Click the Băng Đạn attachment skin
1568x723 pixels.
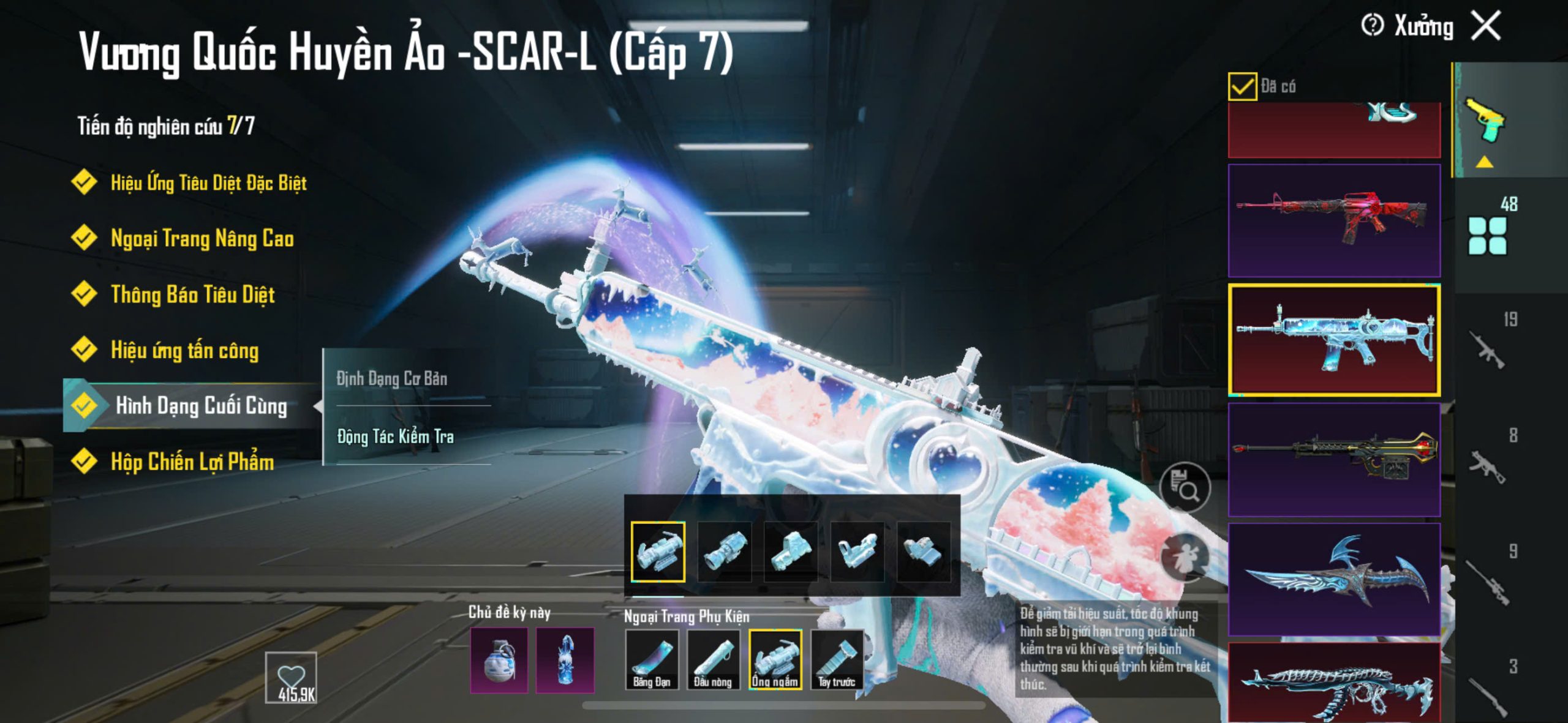652,659
